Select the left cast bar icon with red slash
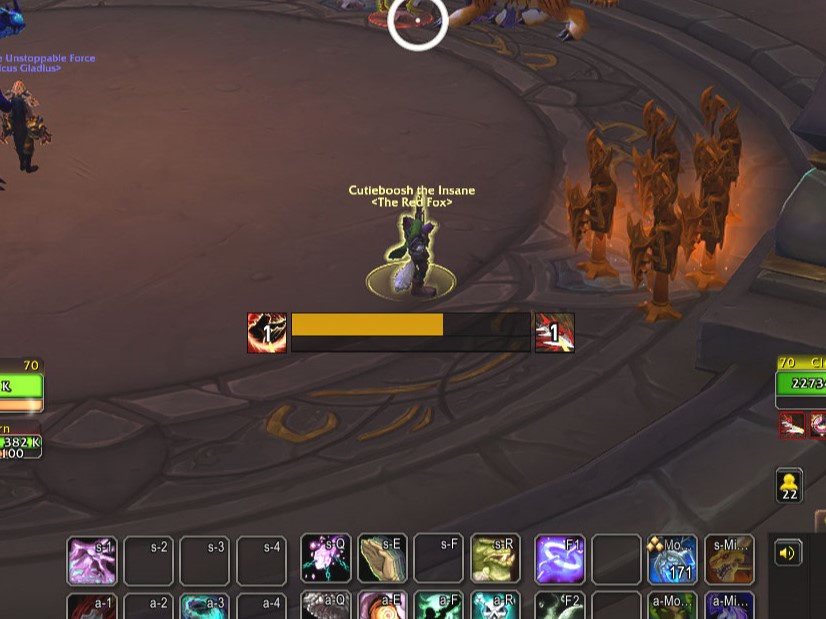The image size is (826, 619). [x=267, y=333]
